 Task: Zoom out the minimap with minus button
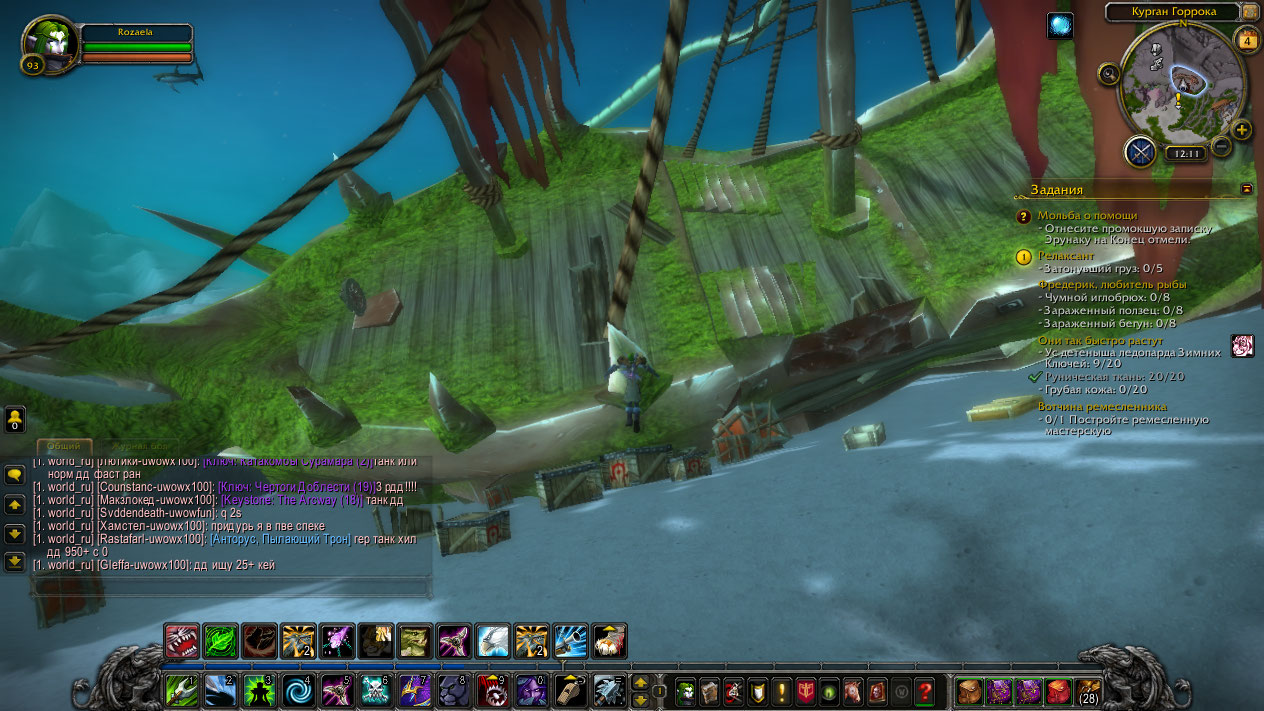click(x=1221, y=146)
